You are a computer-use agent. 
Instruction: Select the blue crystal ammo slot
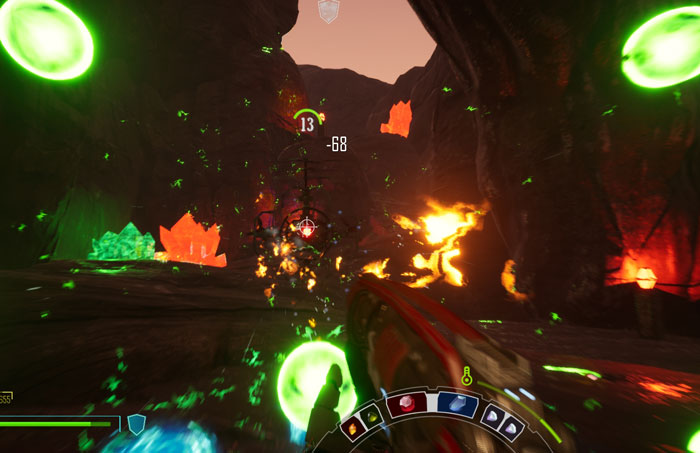click(456, 404)
